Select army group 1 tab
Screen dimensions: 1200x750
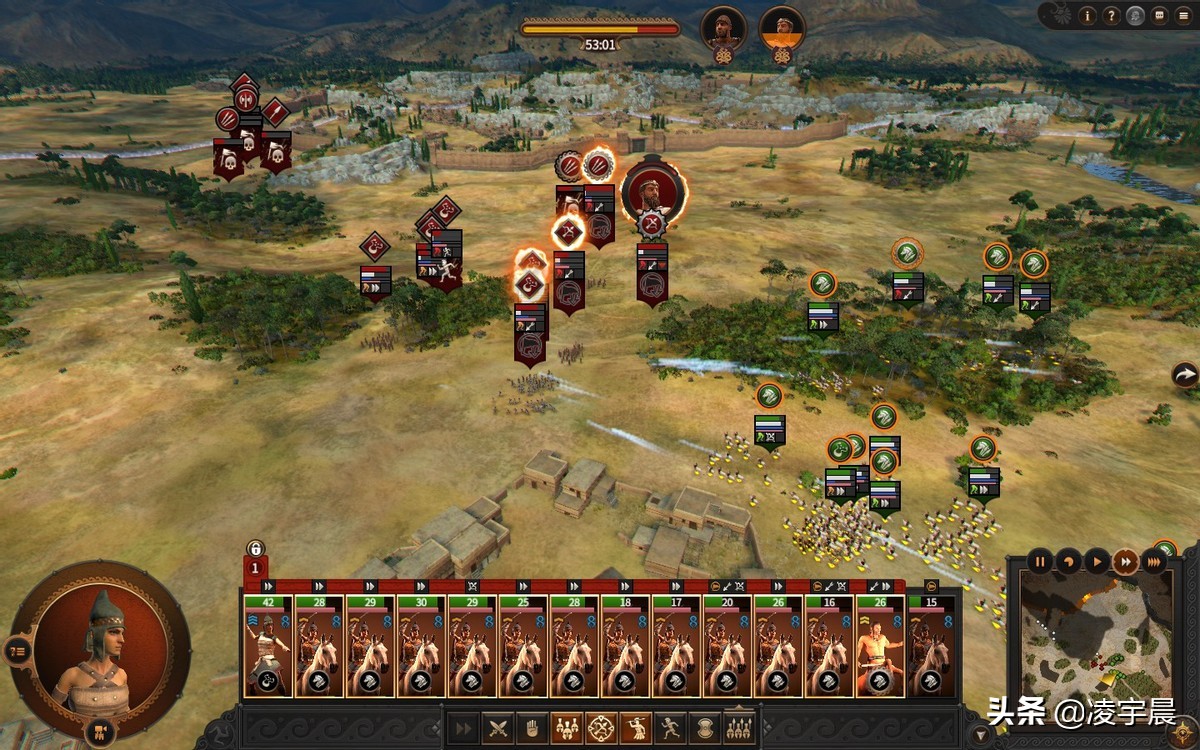tap(255, 567)
